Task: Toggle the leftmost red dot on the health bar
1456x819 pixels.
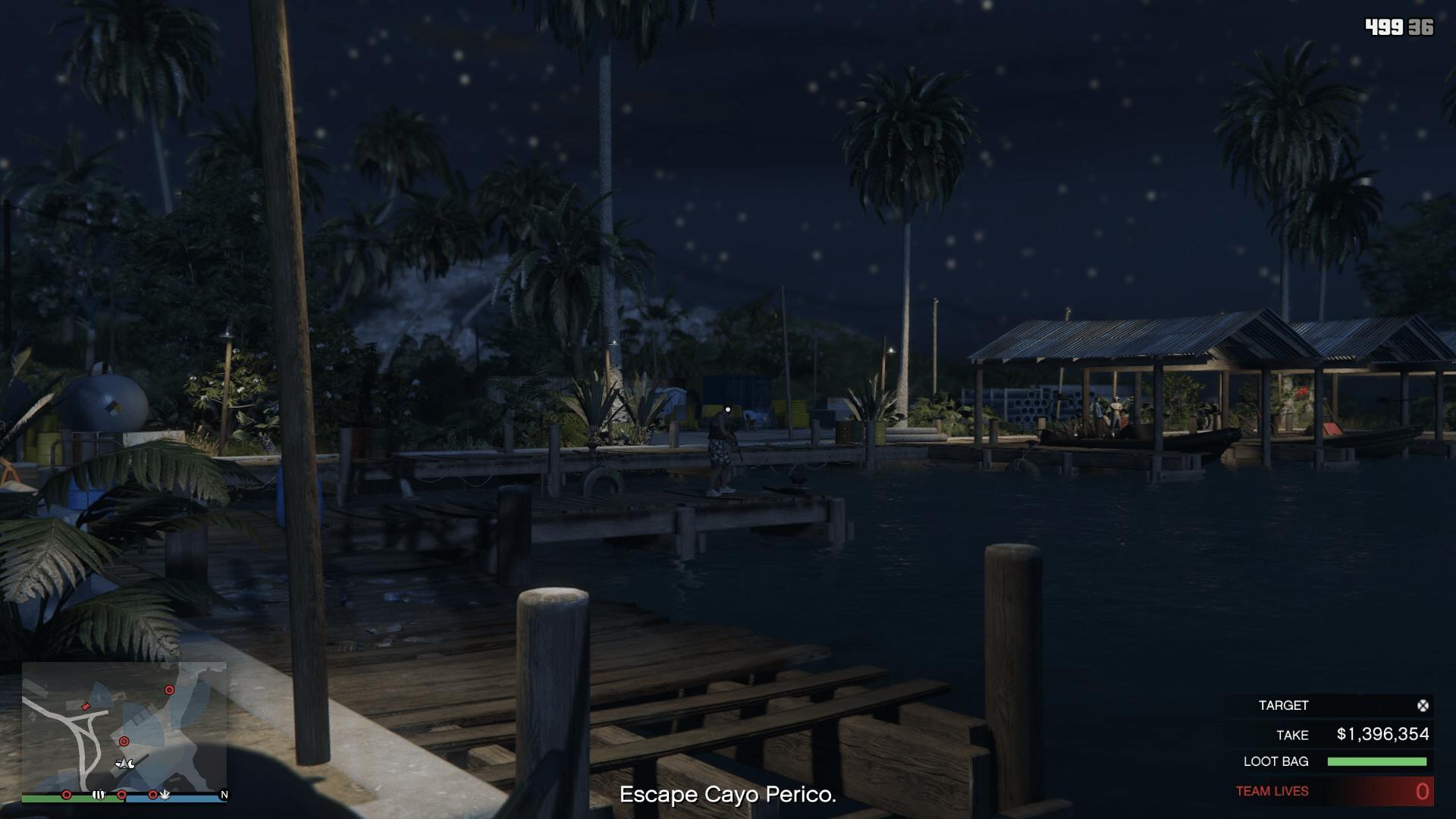Action: [x=67, y=795]
